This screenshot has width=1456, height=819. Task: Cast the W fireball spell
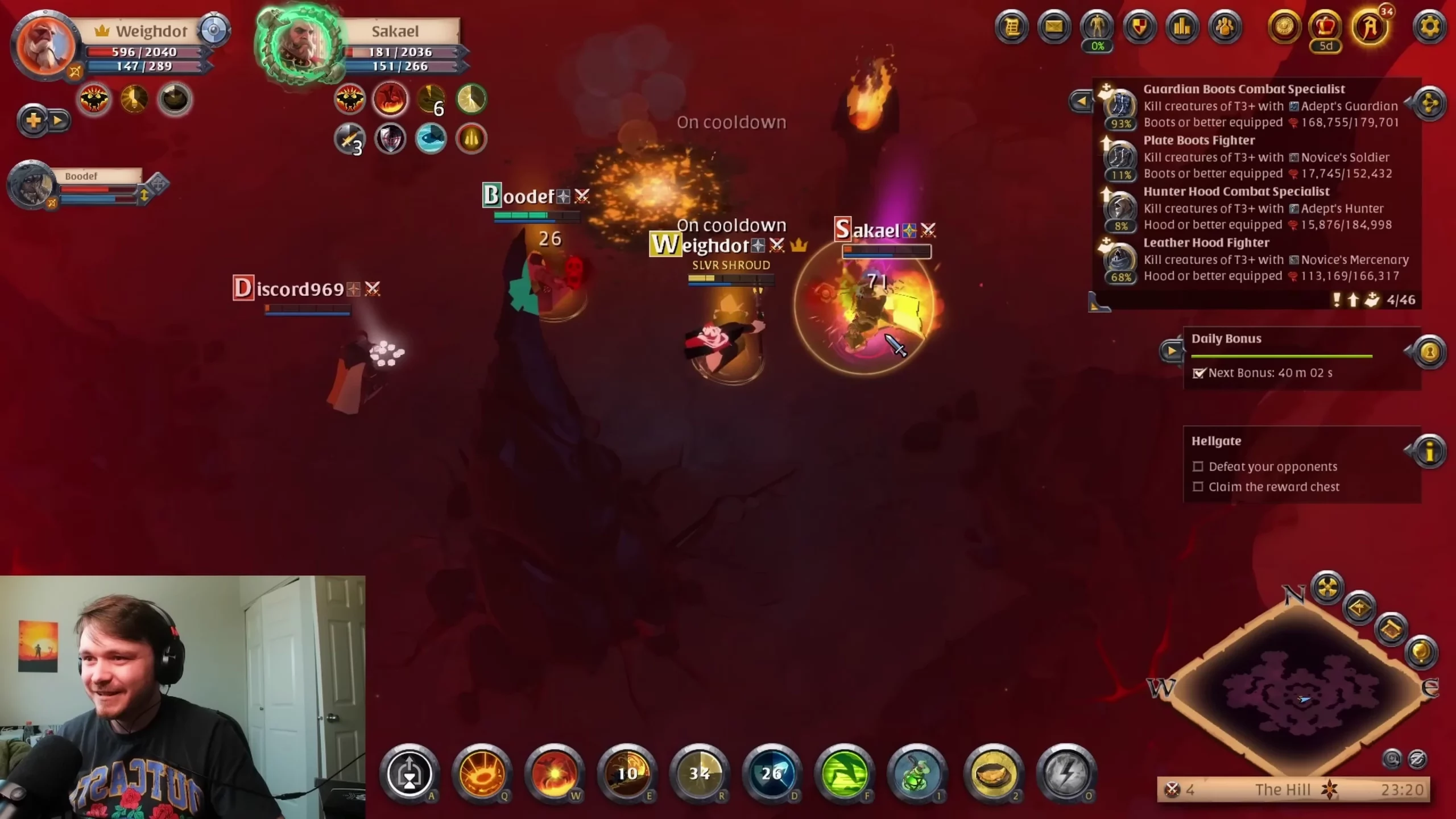coord(555,773)
